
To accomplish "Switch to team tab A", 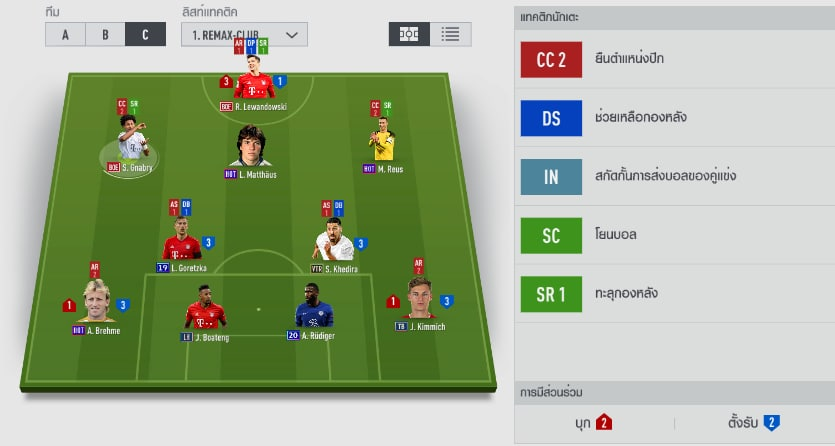I will [65, 34].
